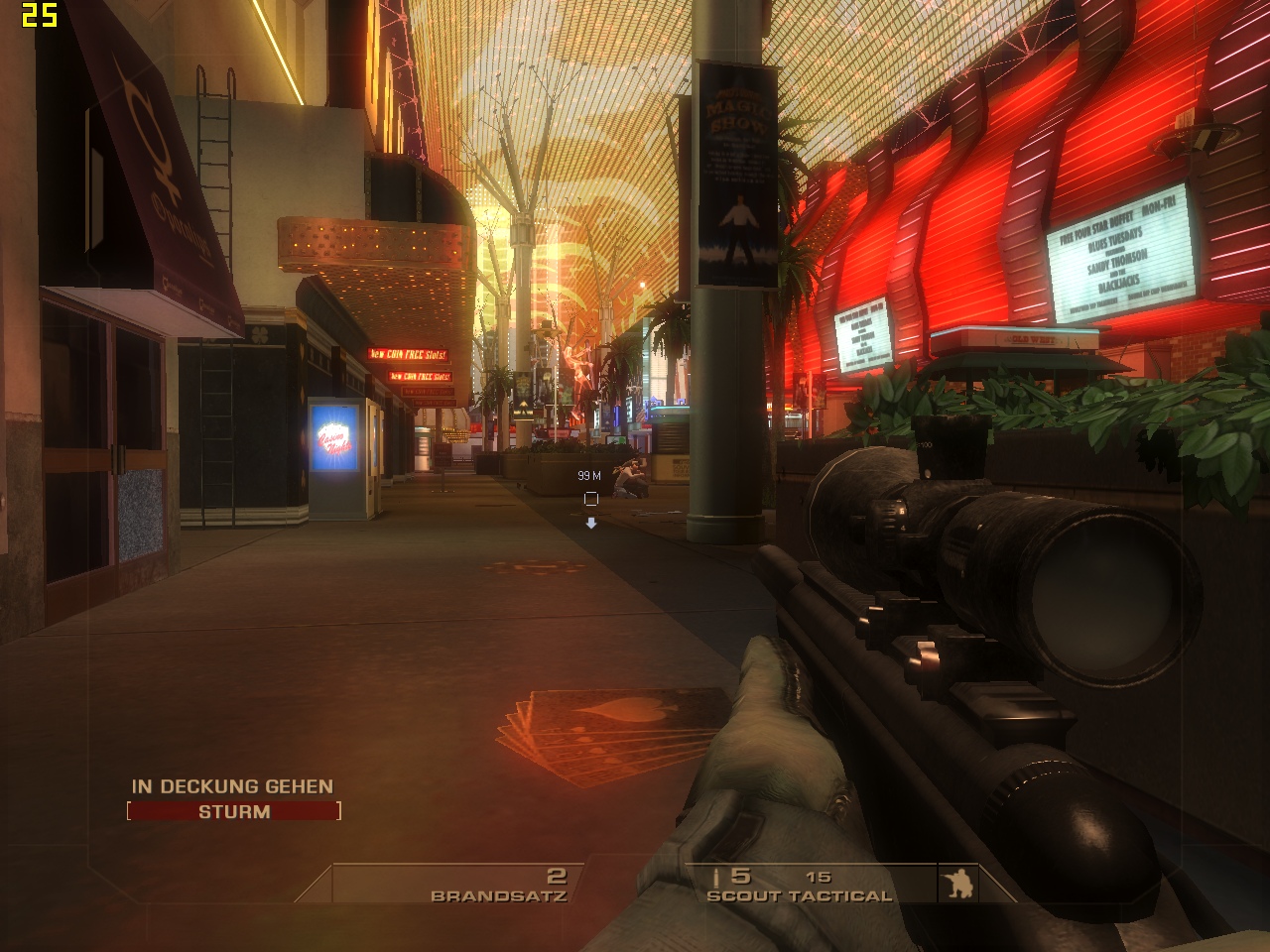
Task: Click the crouching soldier stance icon
Action: click(959, 884)
